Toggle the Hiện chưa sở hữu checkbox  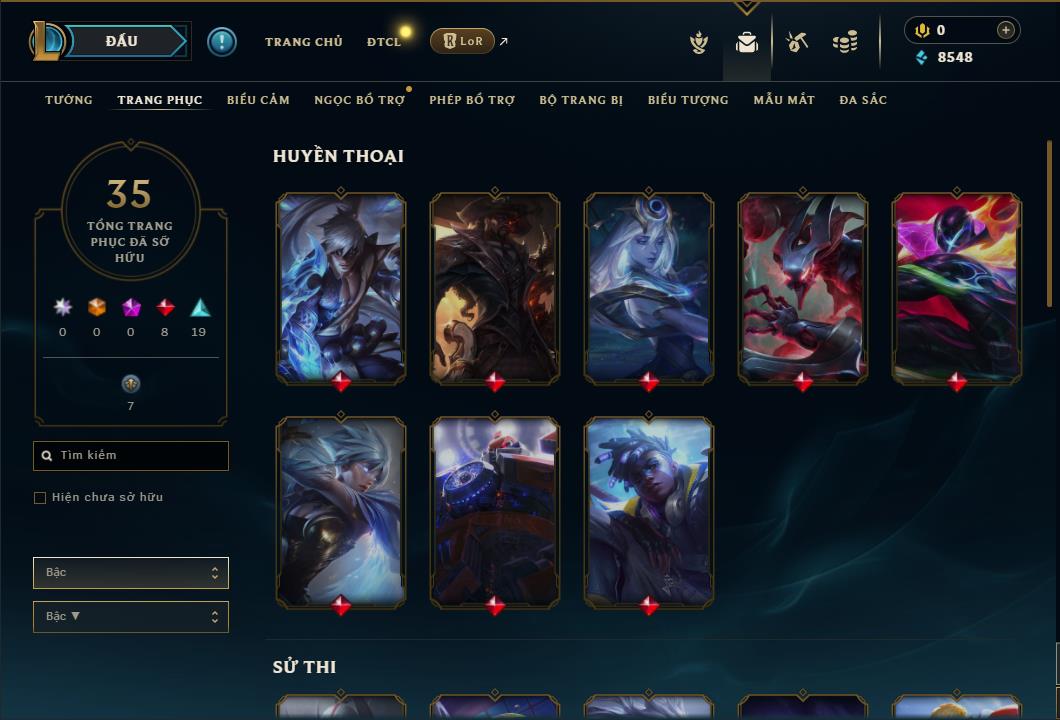pos(40,498)
